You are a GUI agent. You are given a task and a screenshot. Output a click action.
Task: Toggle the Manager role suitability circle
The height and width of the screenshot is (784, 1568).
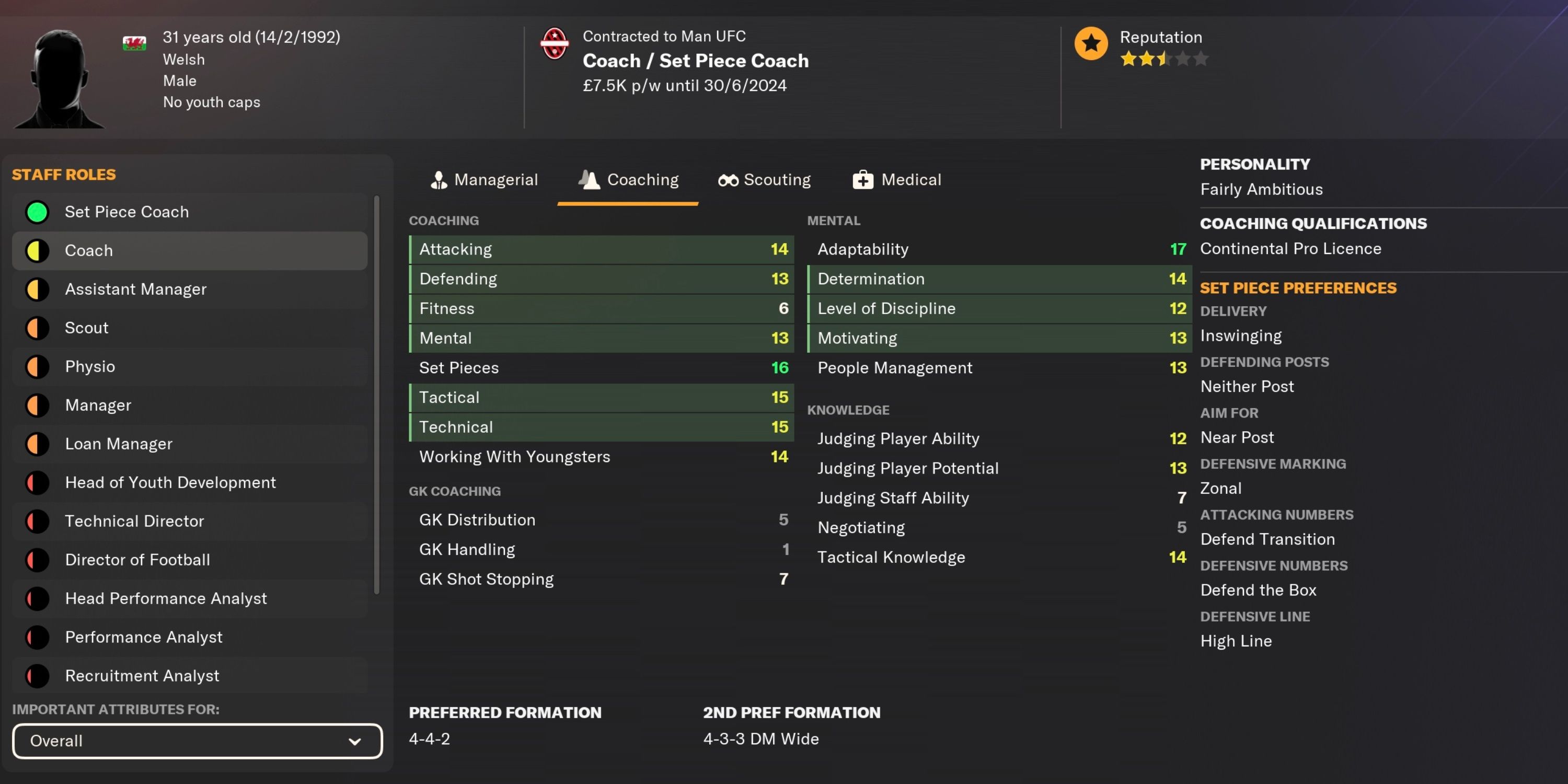point(37,405)
